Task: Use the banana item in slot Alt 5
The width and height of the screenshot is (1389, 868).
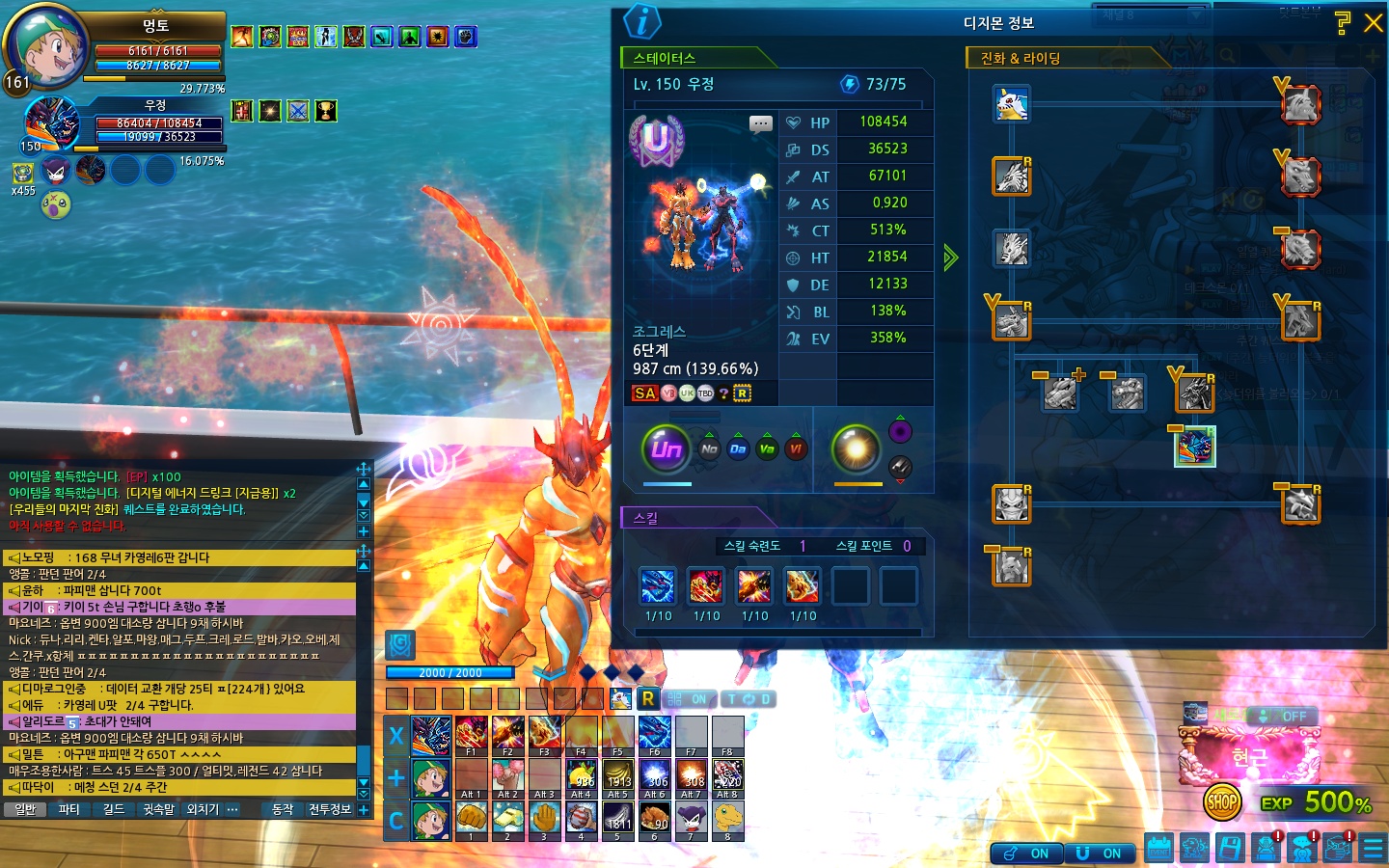Action: 618,775
